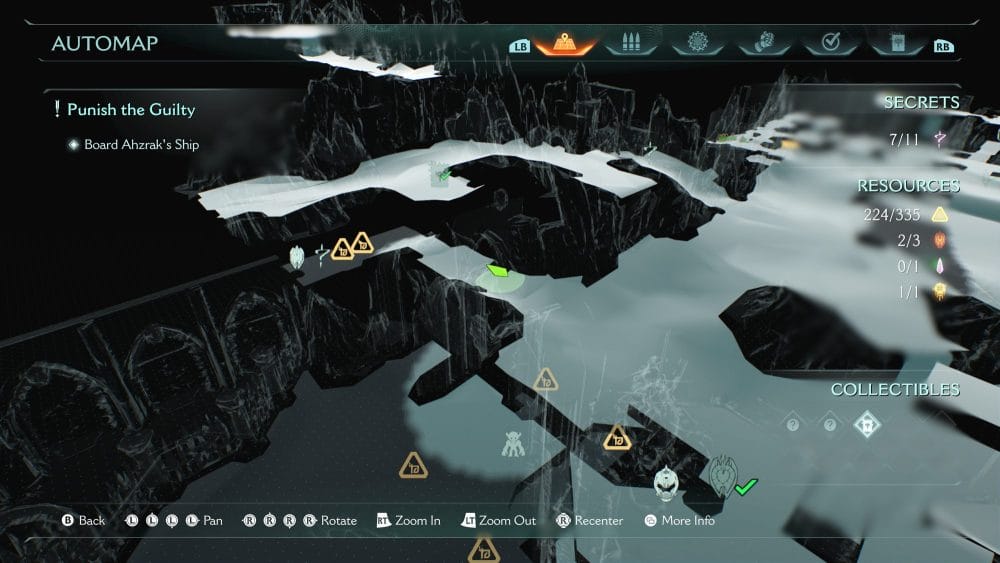This screenshot has width=1000, height=563.
Task: Select the demon figure map marker
Action: [514, 444]
